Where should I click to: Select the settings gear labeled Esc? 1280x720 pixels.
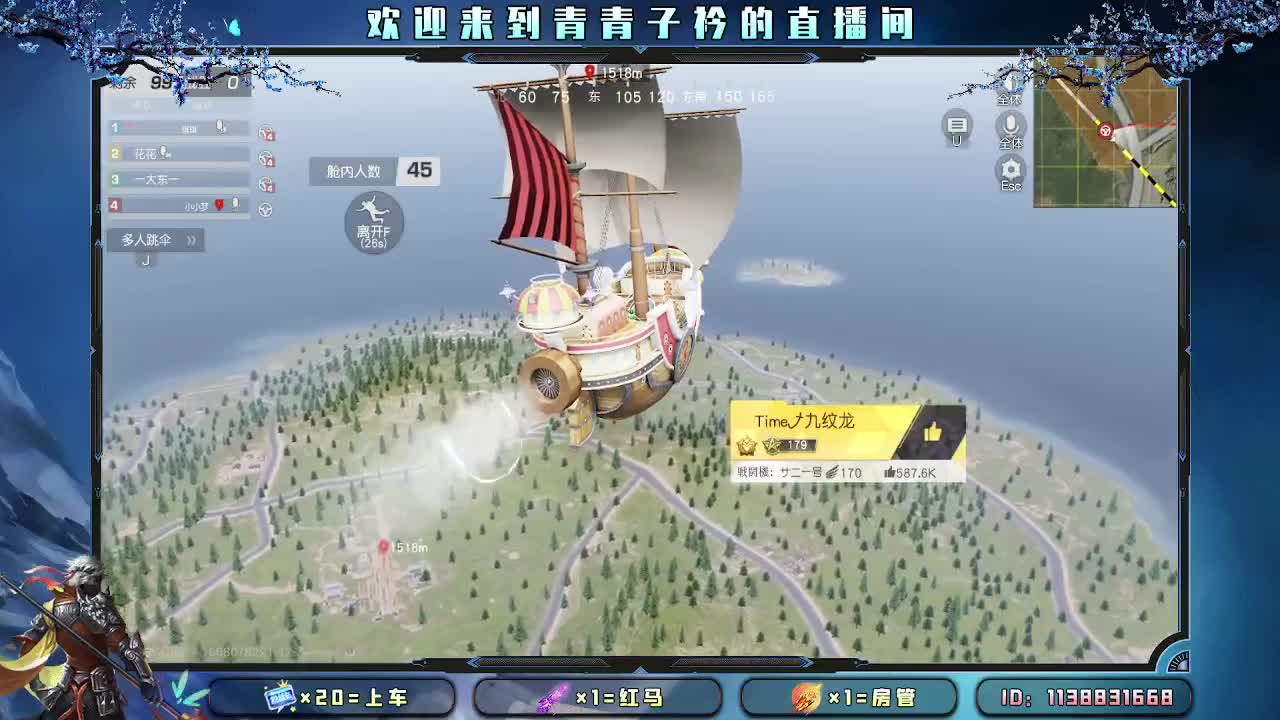1010,168
